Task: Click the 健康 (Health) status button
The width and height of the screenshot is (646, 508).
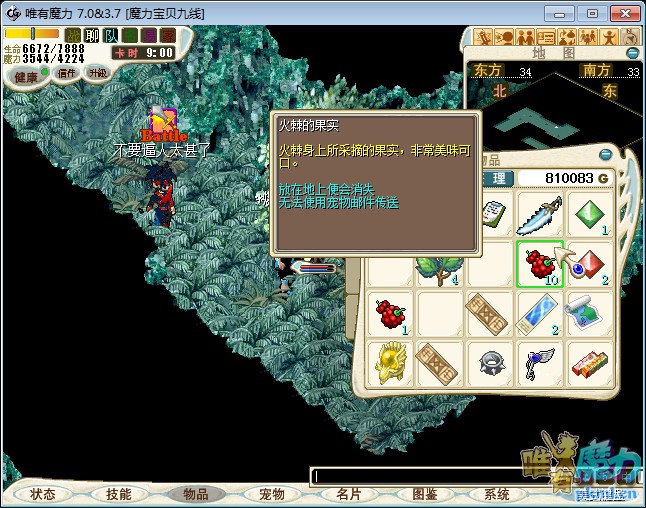Action: point(27,76)
